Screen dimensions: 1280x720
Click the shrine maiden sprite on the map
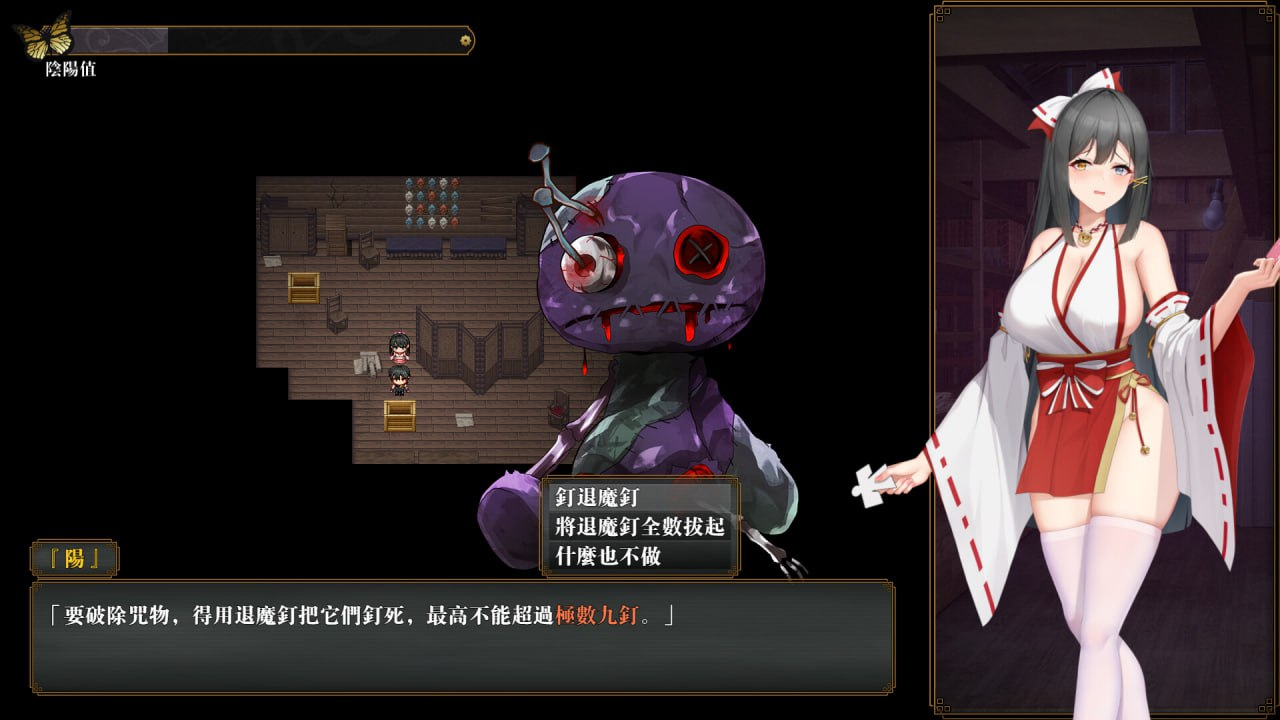400,348
